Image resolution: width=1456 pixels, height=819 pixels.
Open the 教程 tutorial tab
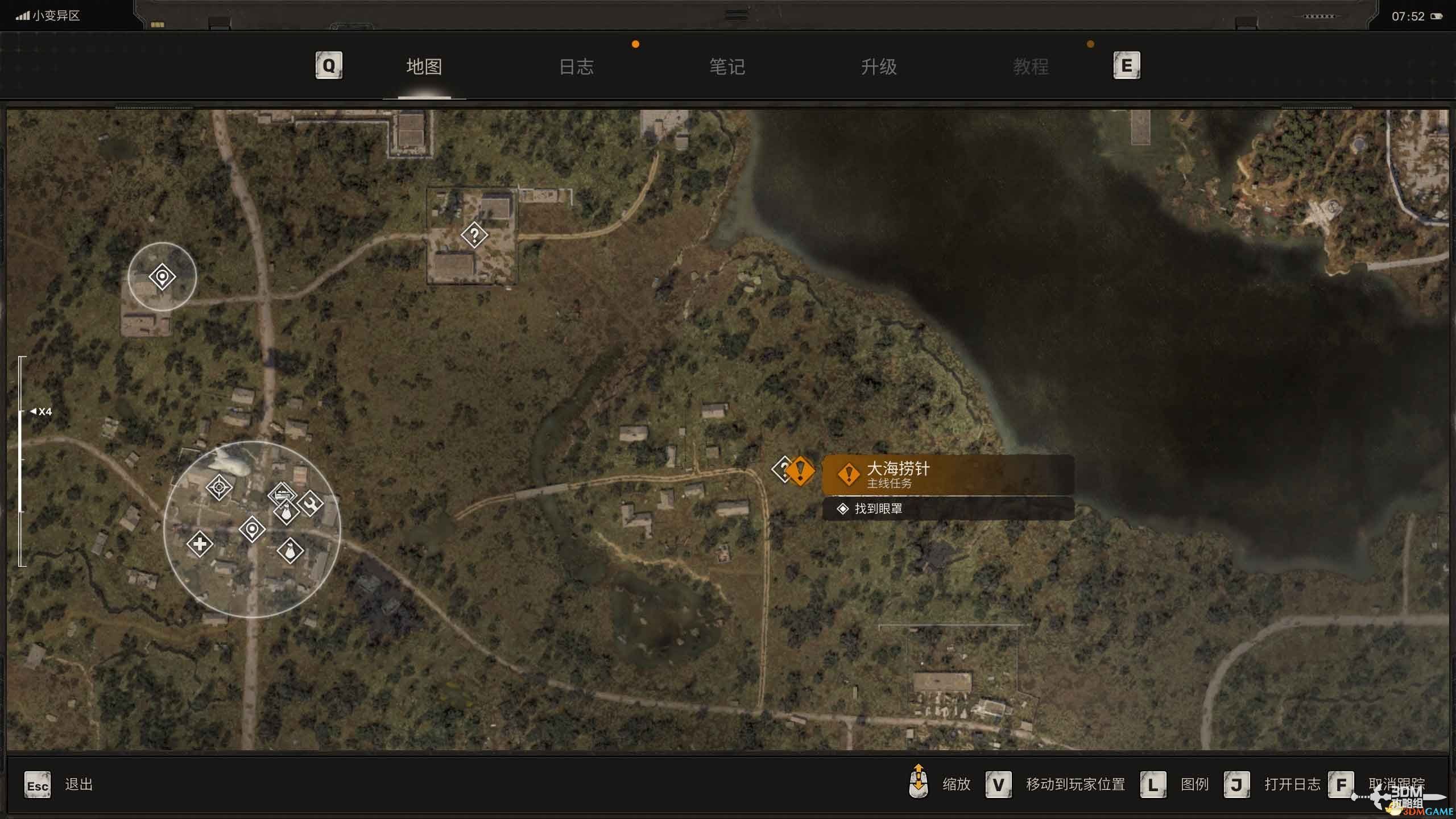1031,67
